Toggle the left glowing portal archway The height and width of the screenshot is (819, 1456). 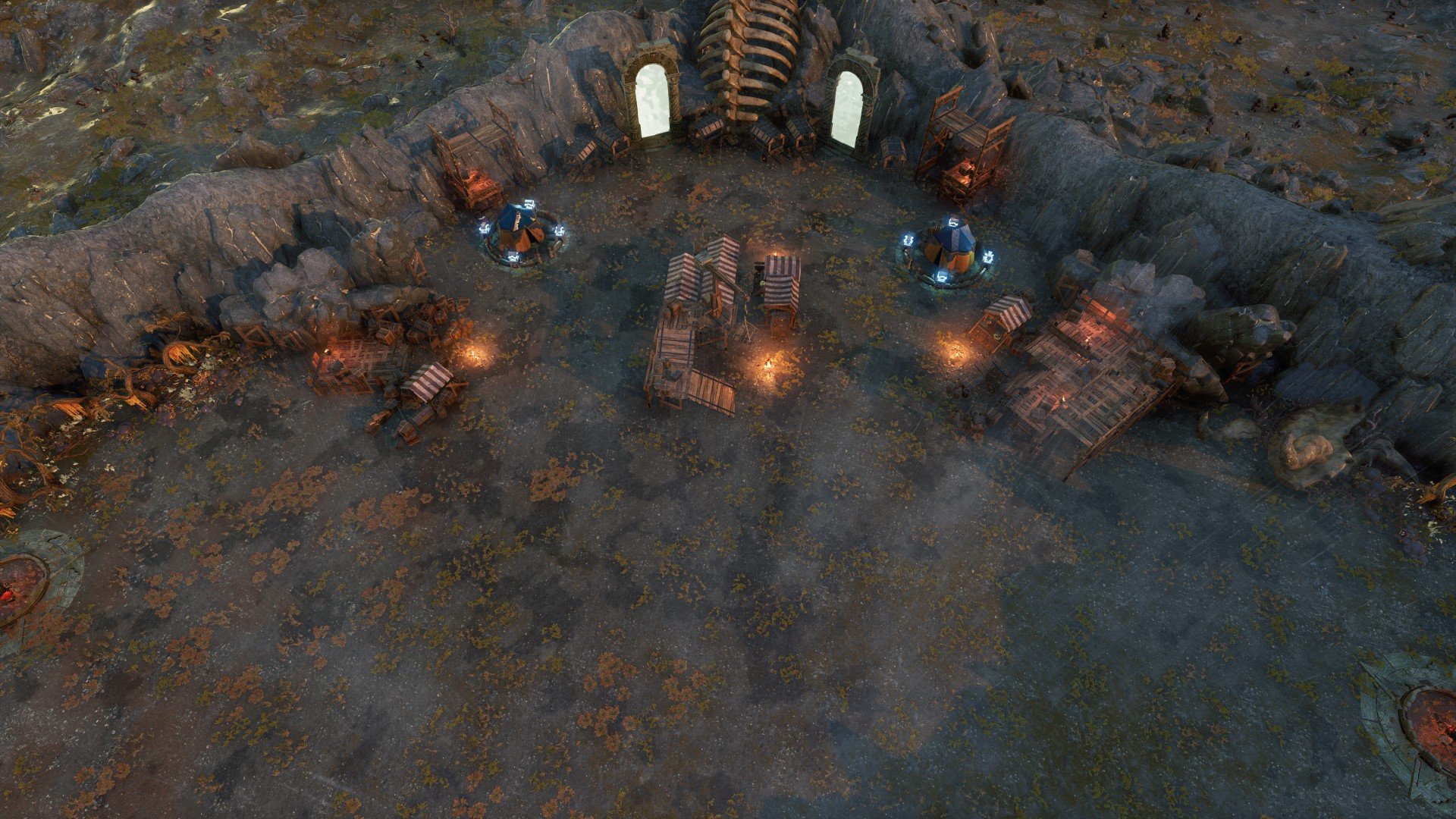click(x=652, y=99)
